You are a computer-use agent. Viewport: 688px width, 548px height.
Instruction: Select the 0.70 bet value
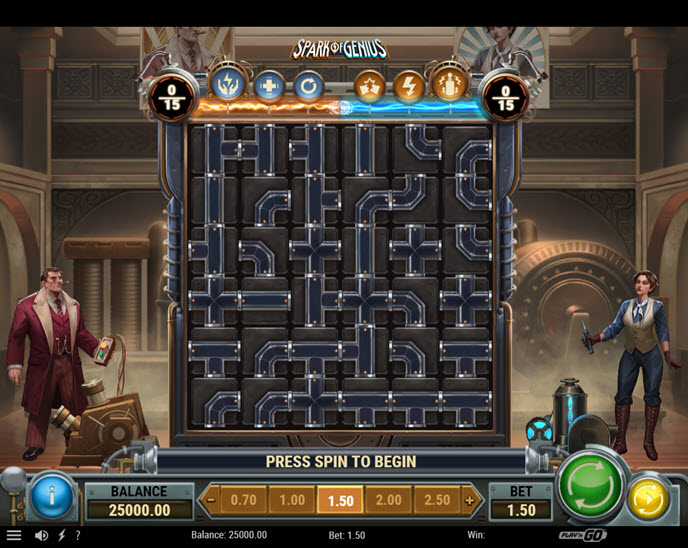click(x=243, y=499)
